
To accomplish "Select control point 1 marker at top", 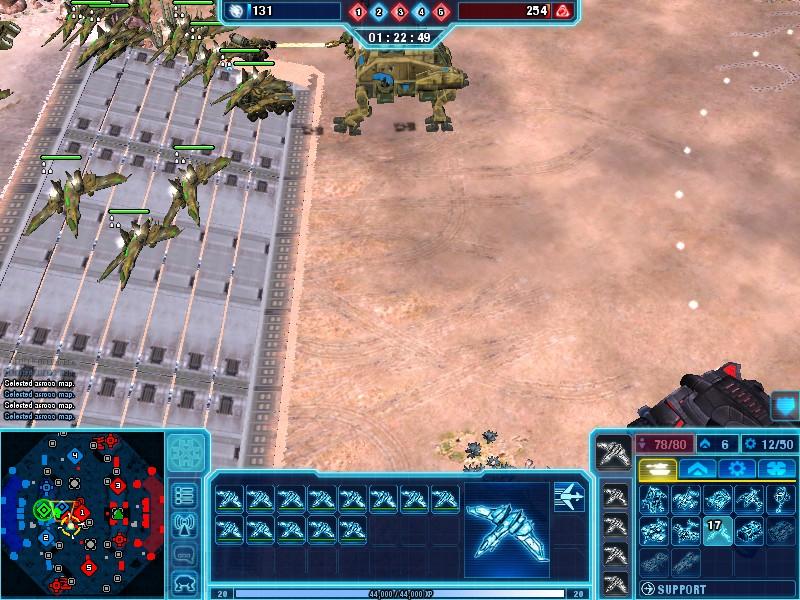I will pos(359,12).
